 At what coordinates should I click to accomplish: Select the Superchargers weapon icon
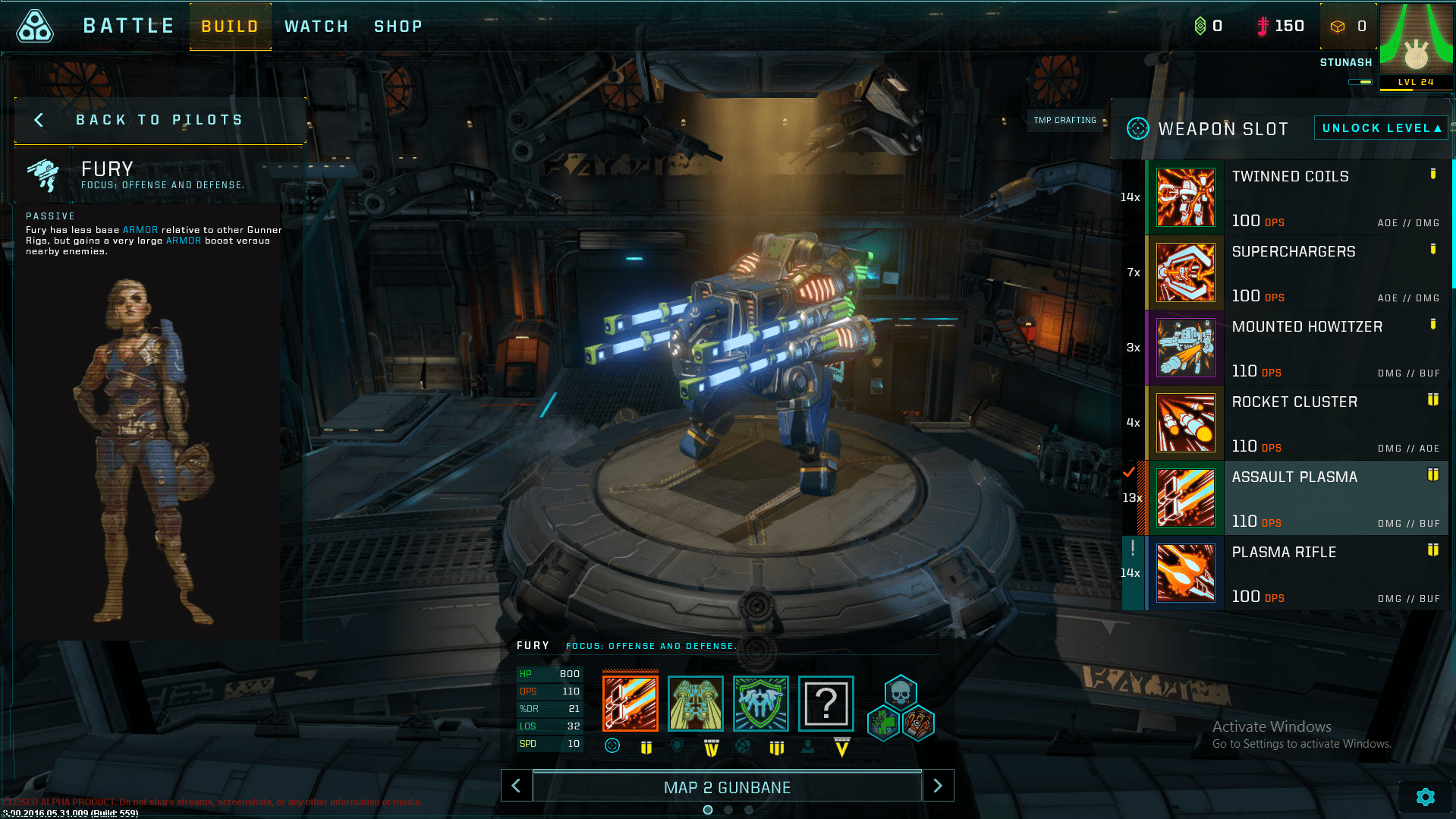pyautogui.click(x=1185, y=272)
